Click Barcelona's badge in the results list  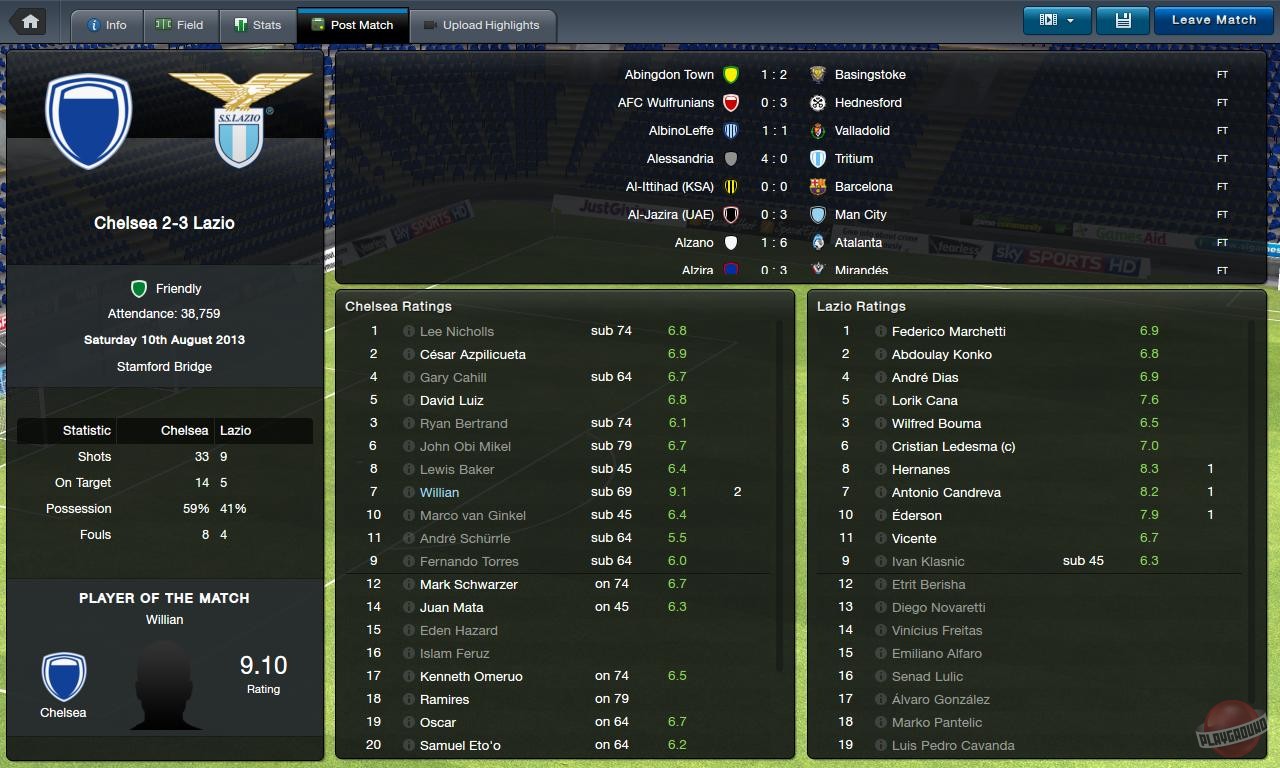[819, 186]
